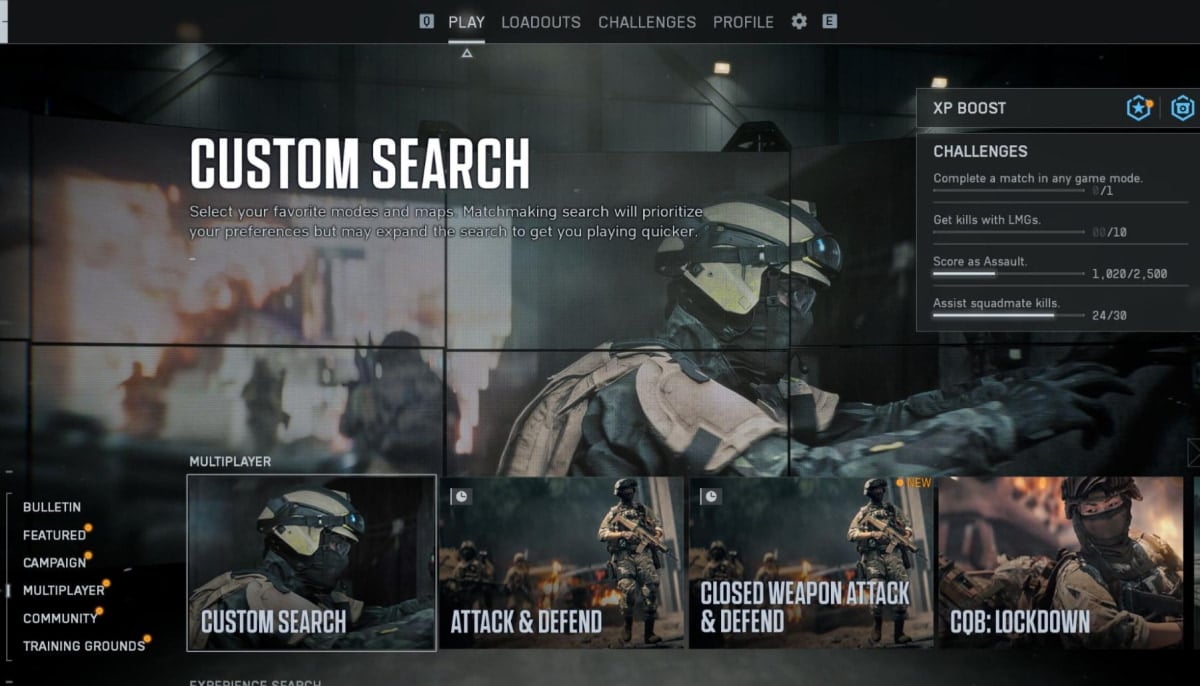This screenshot has height=686, width=1200.
Task: Select Closed Weapon Attack & Defend tile
Action: pos(811,563)
